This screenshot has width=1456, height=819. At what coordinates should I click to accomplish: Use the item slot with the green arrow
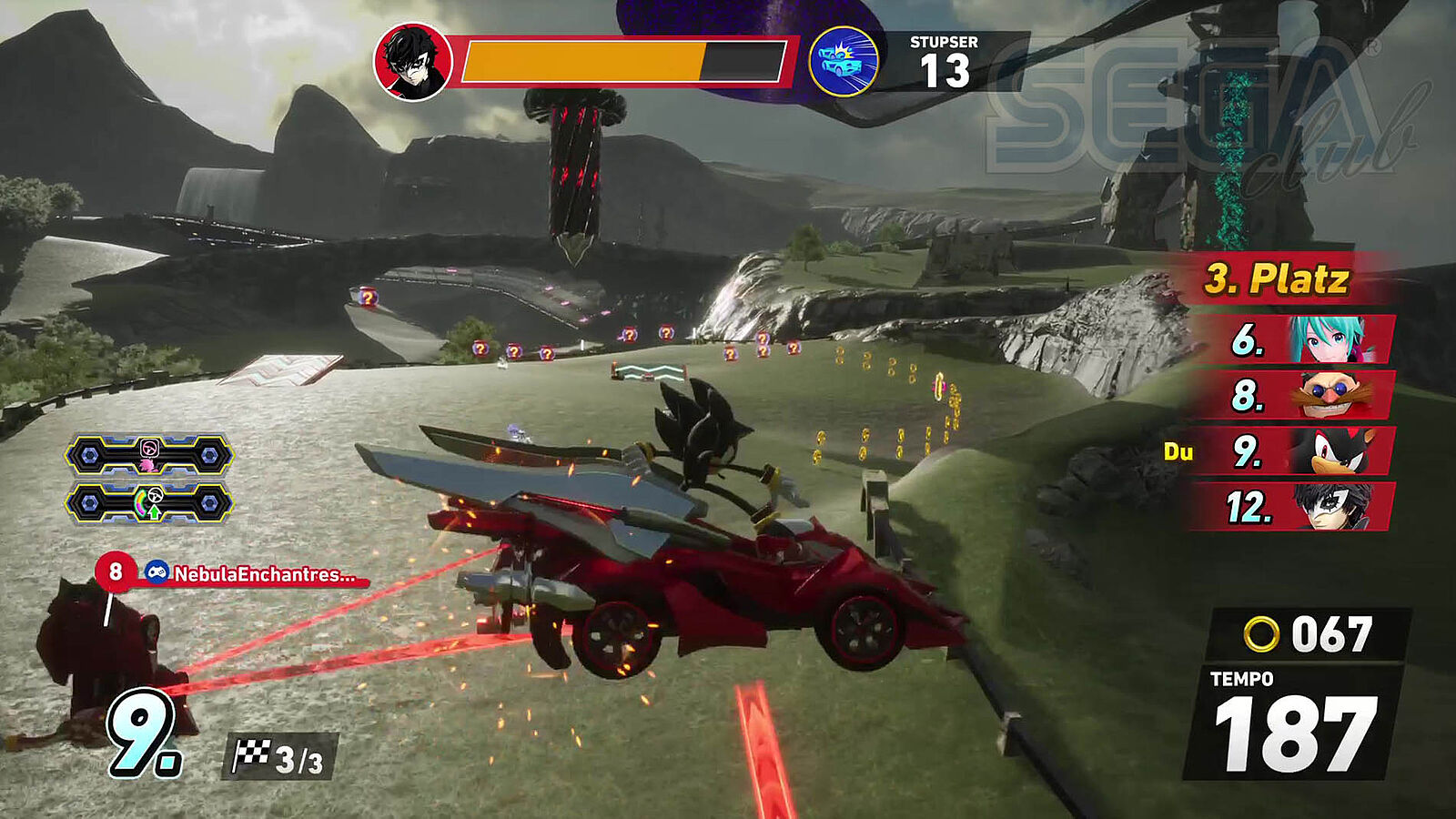150,503
